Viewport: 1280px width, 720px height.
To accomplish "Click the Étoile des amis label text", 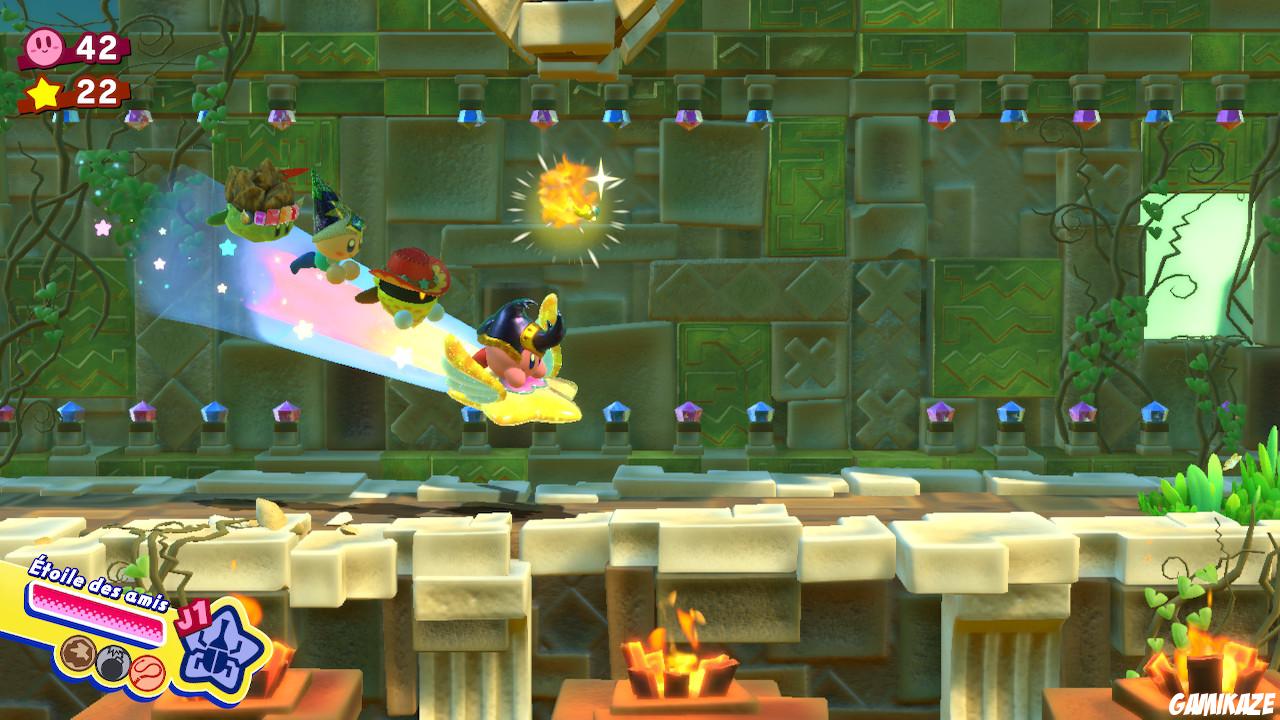I will coord(98,584).
